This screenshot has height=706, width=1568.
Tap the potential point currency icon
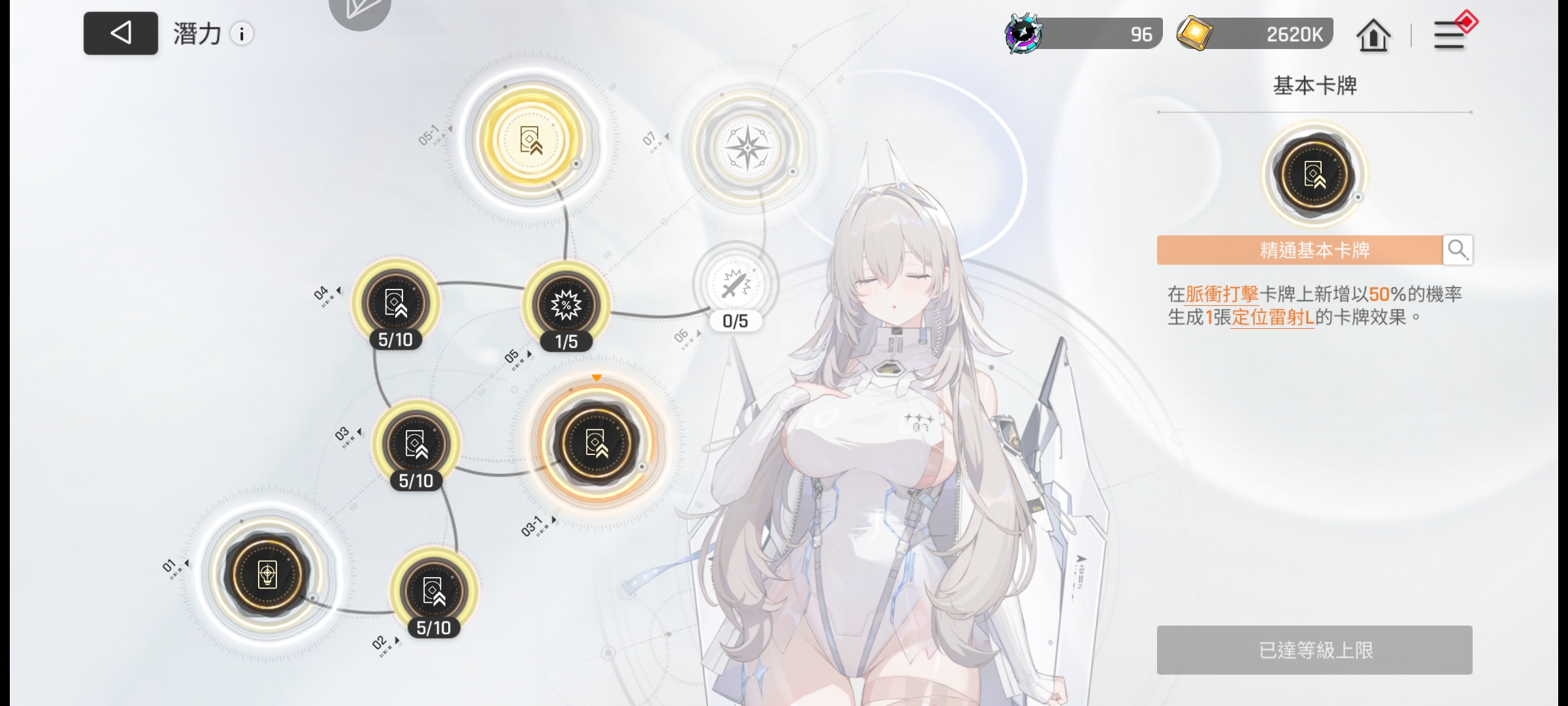[x=1024, y=34]
